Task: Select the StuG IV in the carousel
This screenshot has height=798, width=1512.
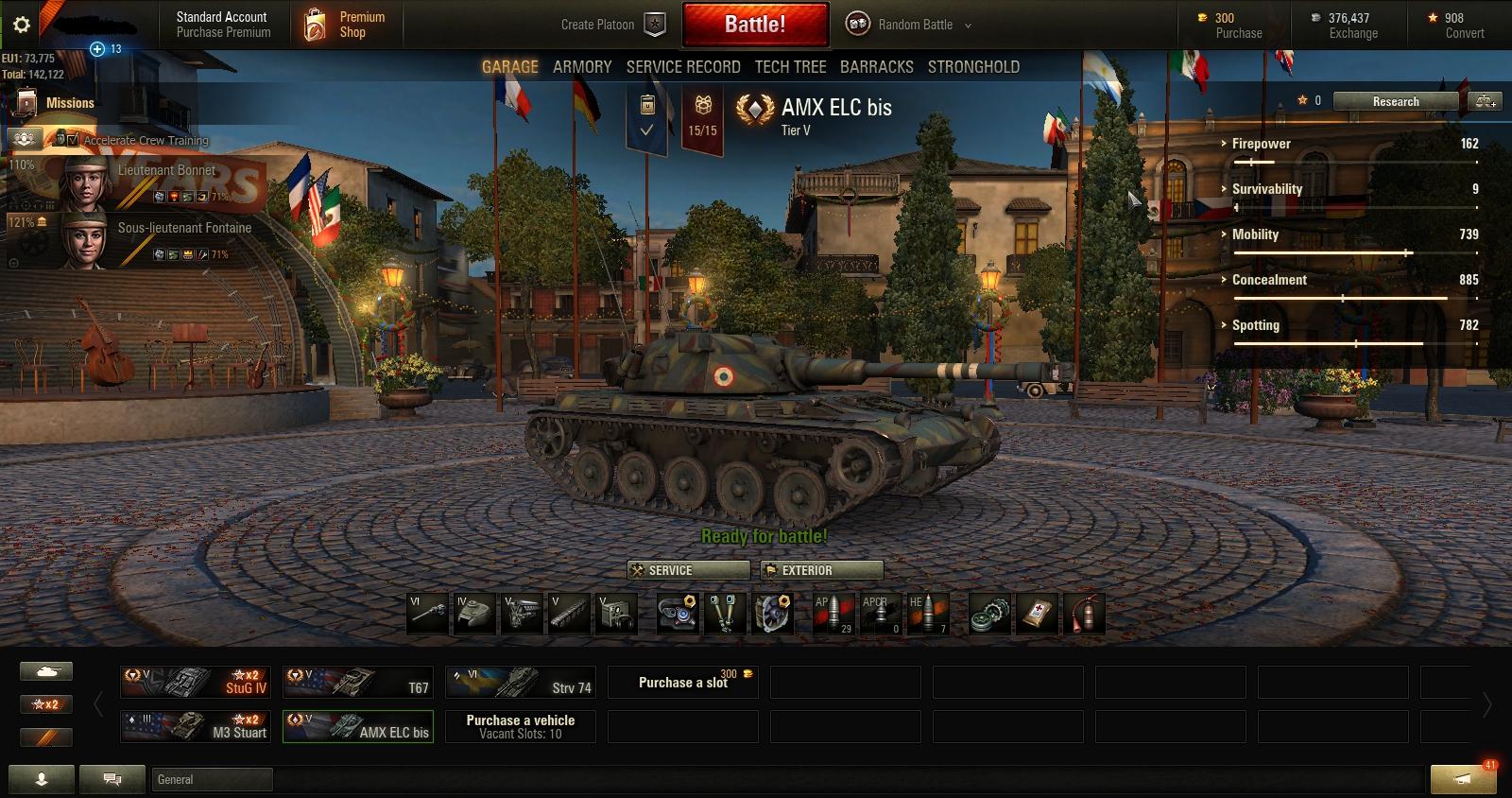Action: click(x=196, y=682)
